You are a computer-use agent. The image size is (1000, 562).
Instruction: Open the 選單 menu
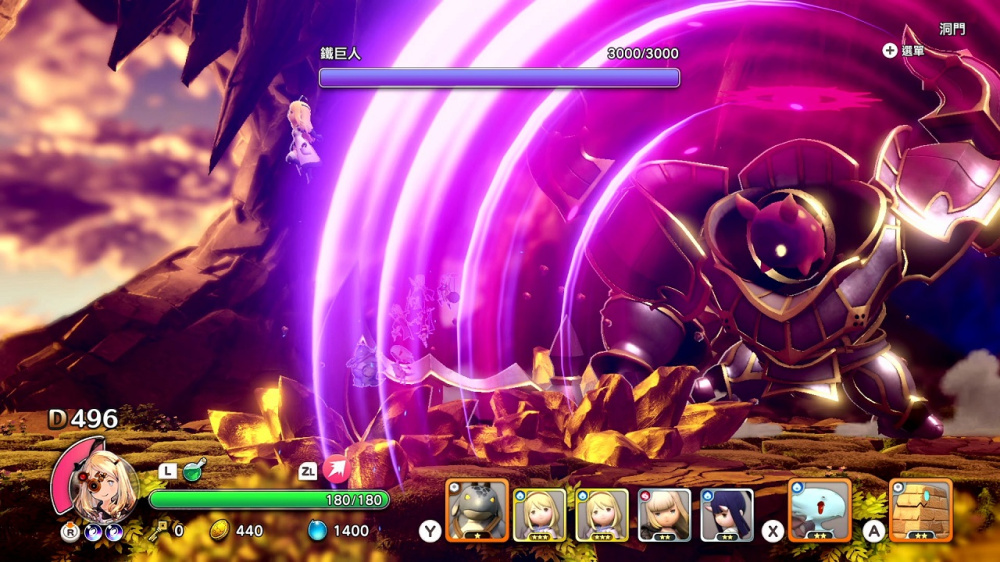[904, 51]
